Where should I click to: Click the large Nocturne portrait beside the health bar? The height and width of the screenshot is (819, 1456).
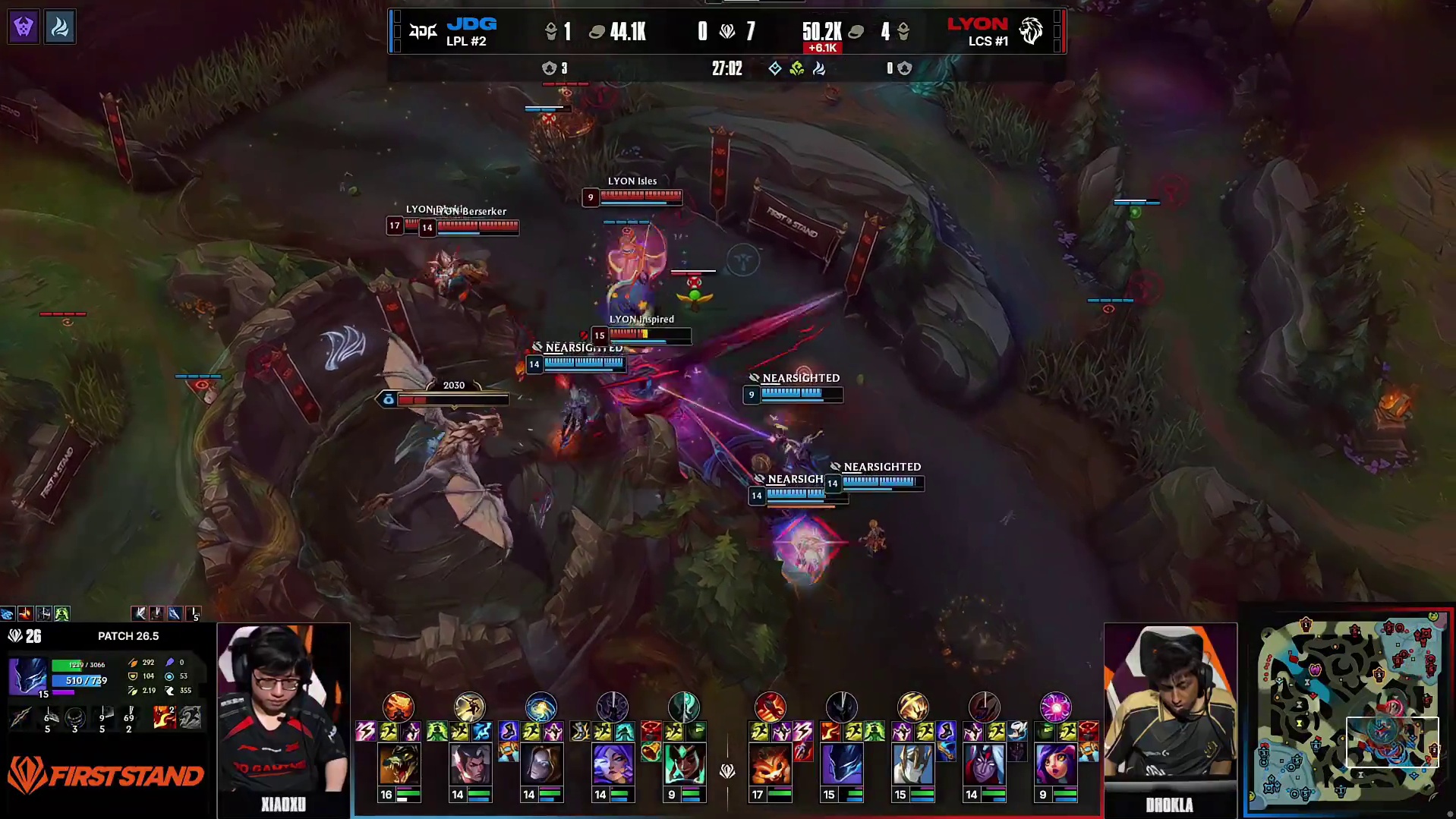(x=28, y=676)
